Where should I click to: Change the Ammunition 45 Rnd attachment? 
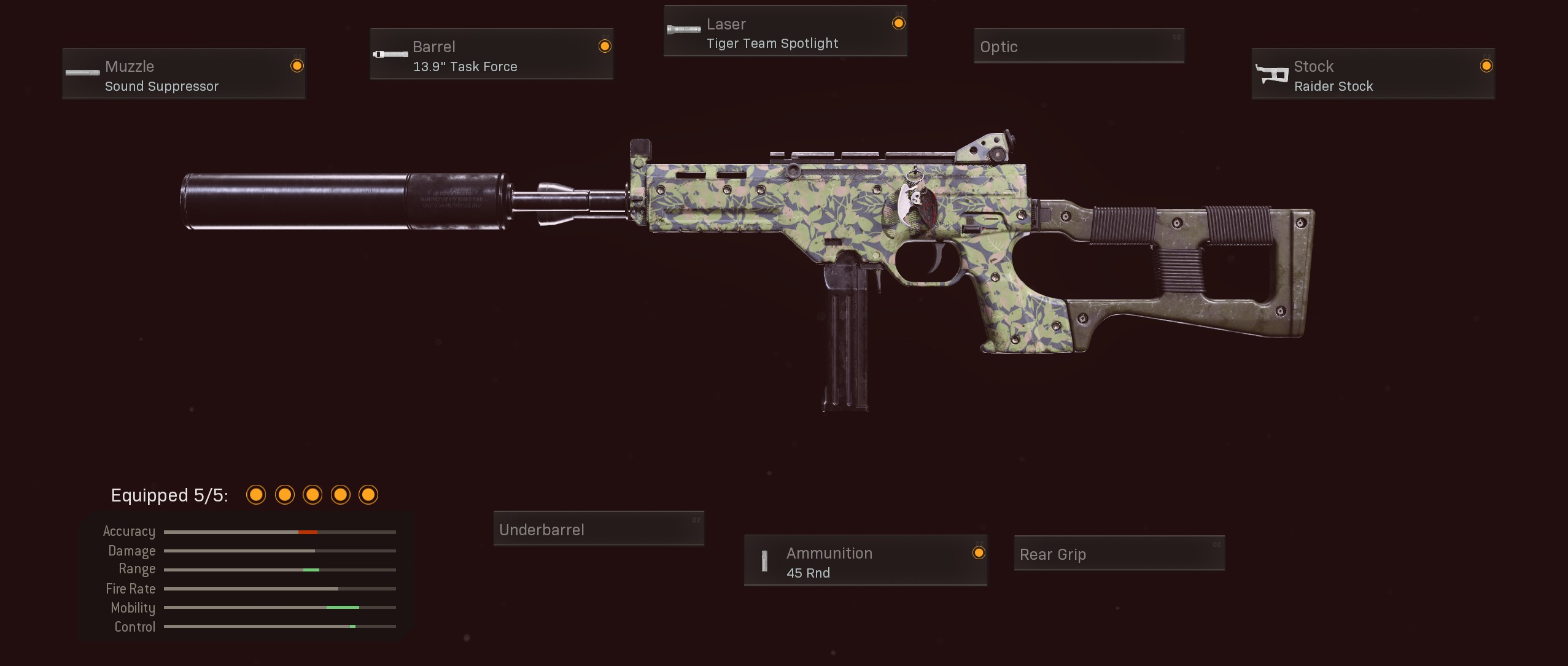pos(865,560)
